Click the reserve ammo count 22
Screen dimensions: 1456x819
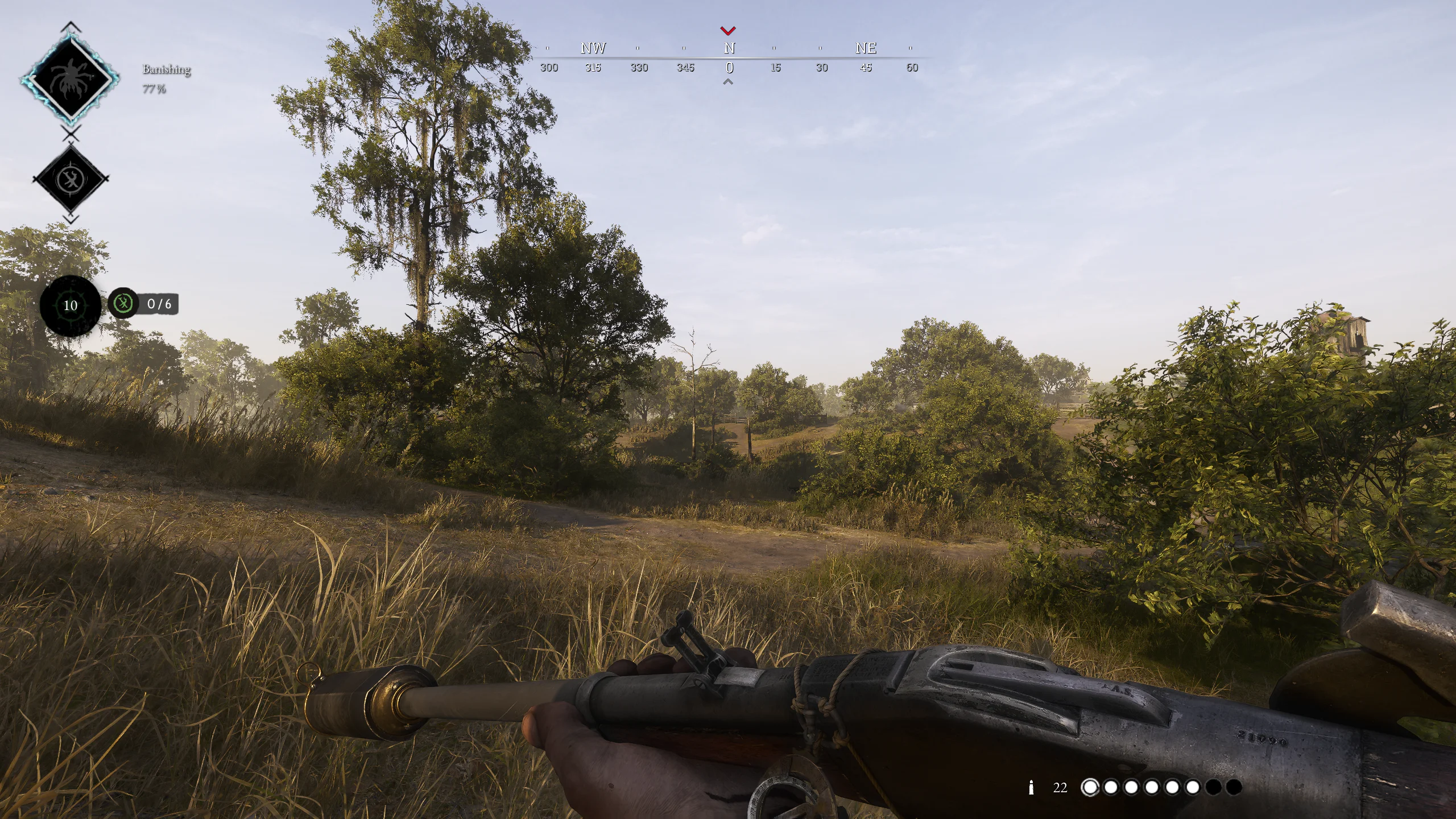pos(1060,787)
